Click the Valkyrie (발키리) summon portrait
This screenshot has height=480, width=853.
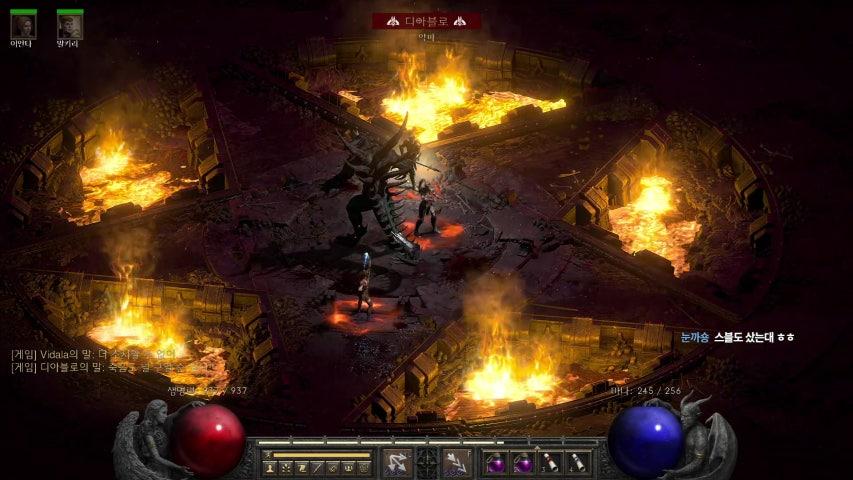coord(69,26)
